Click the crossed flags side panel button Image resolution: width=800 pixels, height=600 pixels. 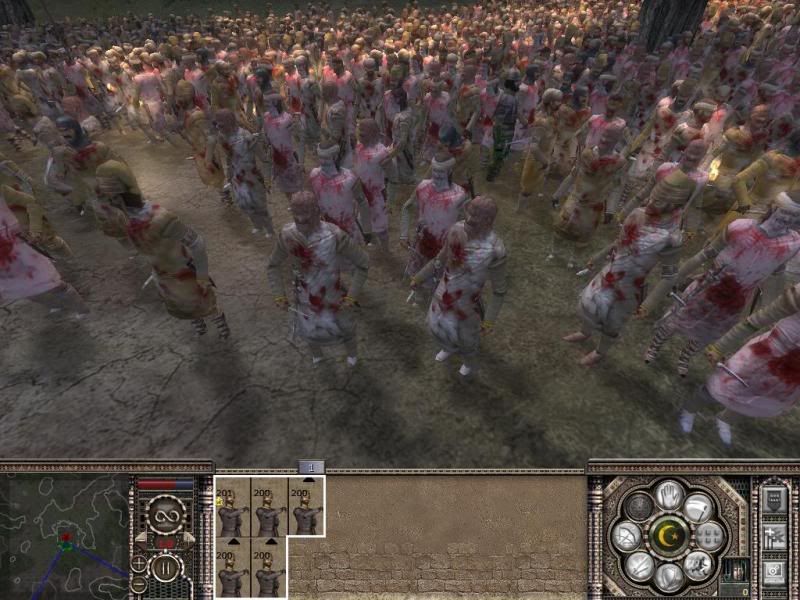click(774, 537)
